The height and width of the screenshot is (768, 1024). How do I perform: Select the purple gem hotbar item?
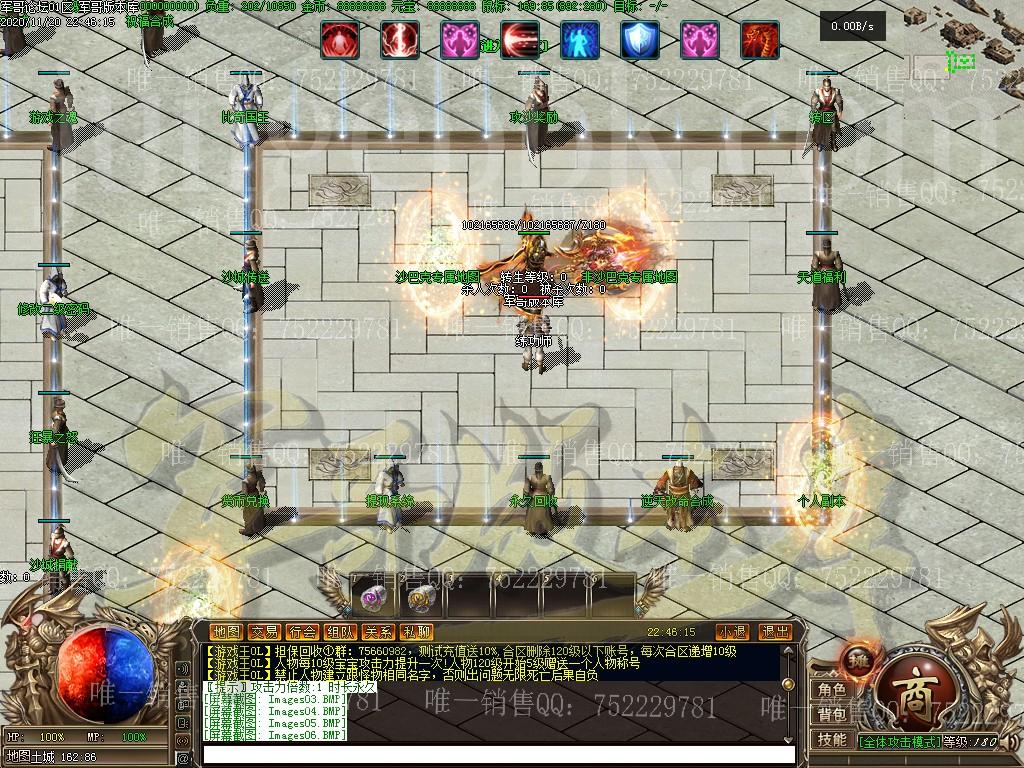pos(374,599)
